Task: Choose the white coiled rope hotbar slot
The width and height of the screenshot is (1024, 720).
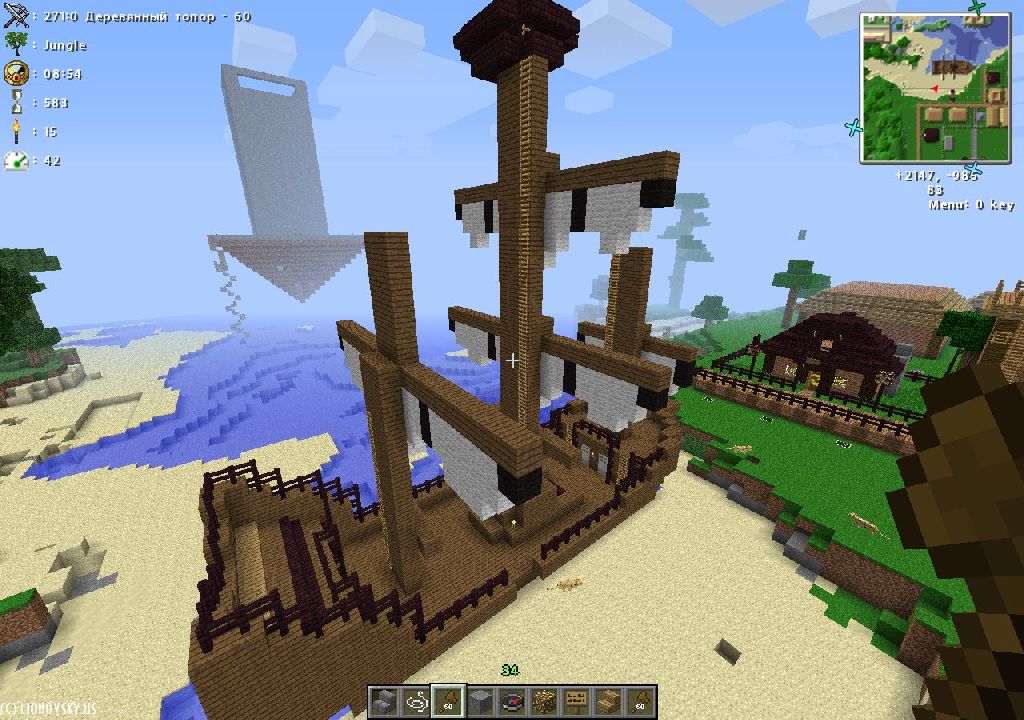Action: [x=416, y=701]
